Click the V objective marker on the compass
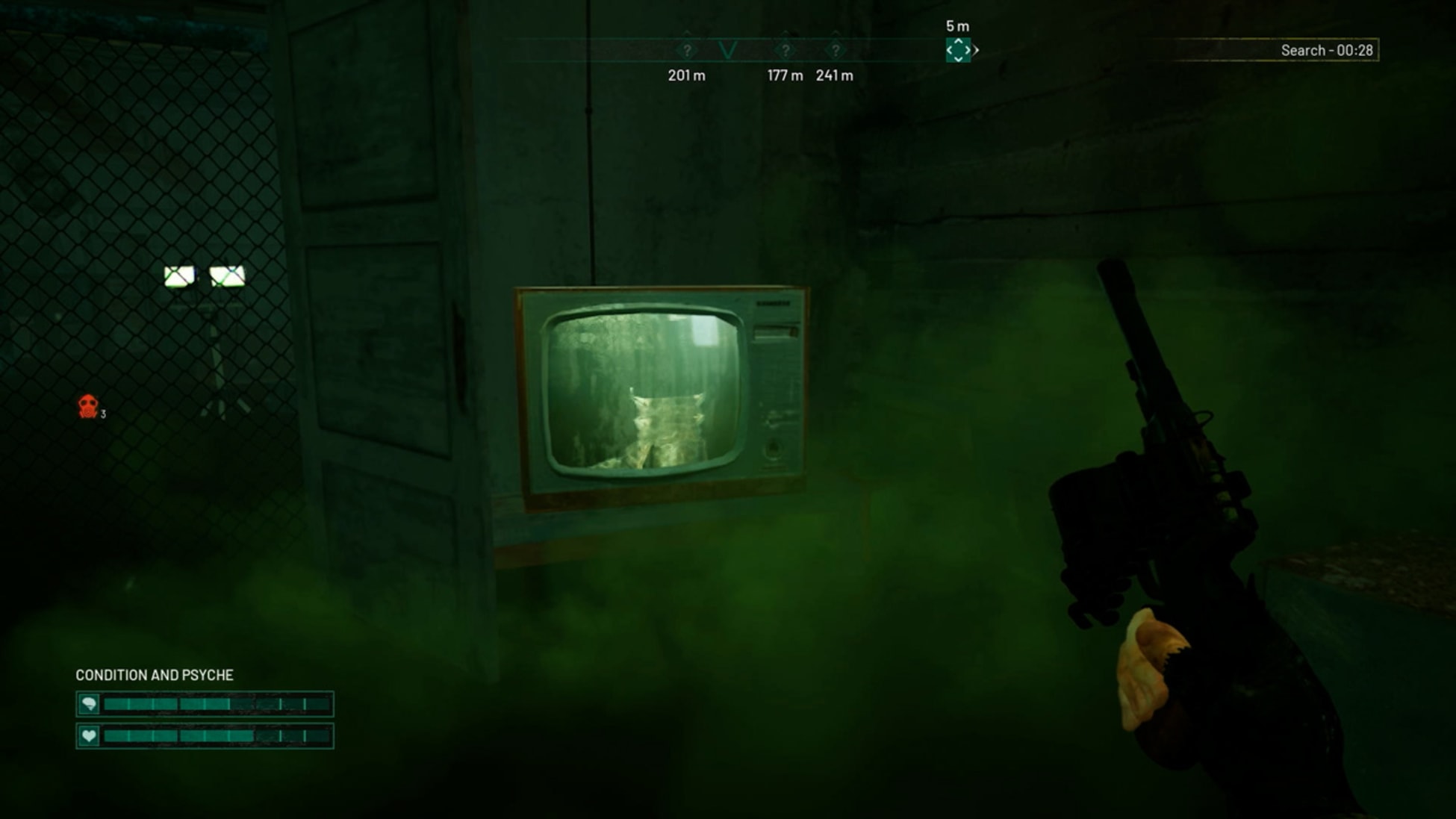Viewport: 1456px width, 819px height. coord(728,49)
